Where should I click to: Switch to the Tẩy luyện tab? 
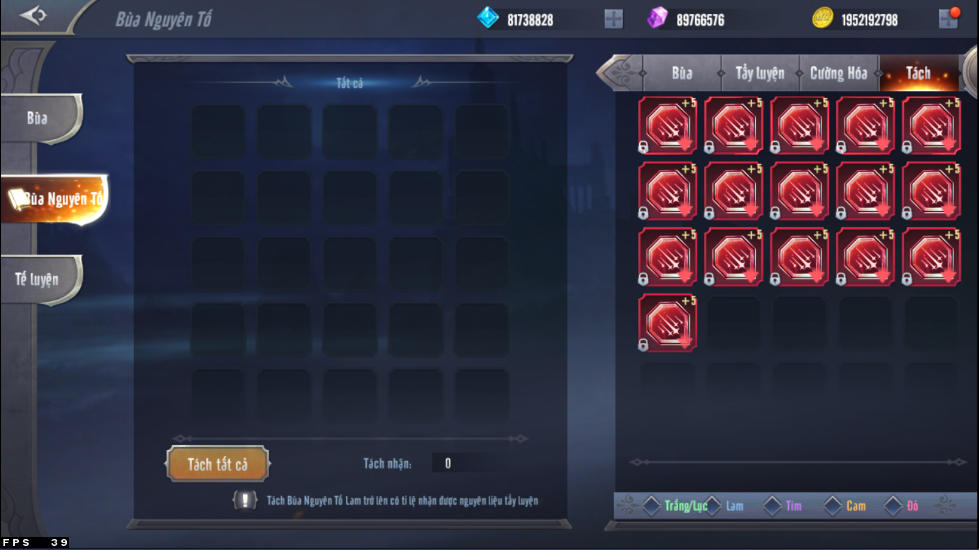click(760, 73)
